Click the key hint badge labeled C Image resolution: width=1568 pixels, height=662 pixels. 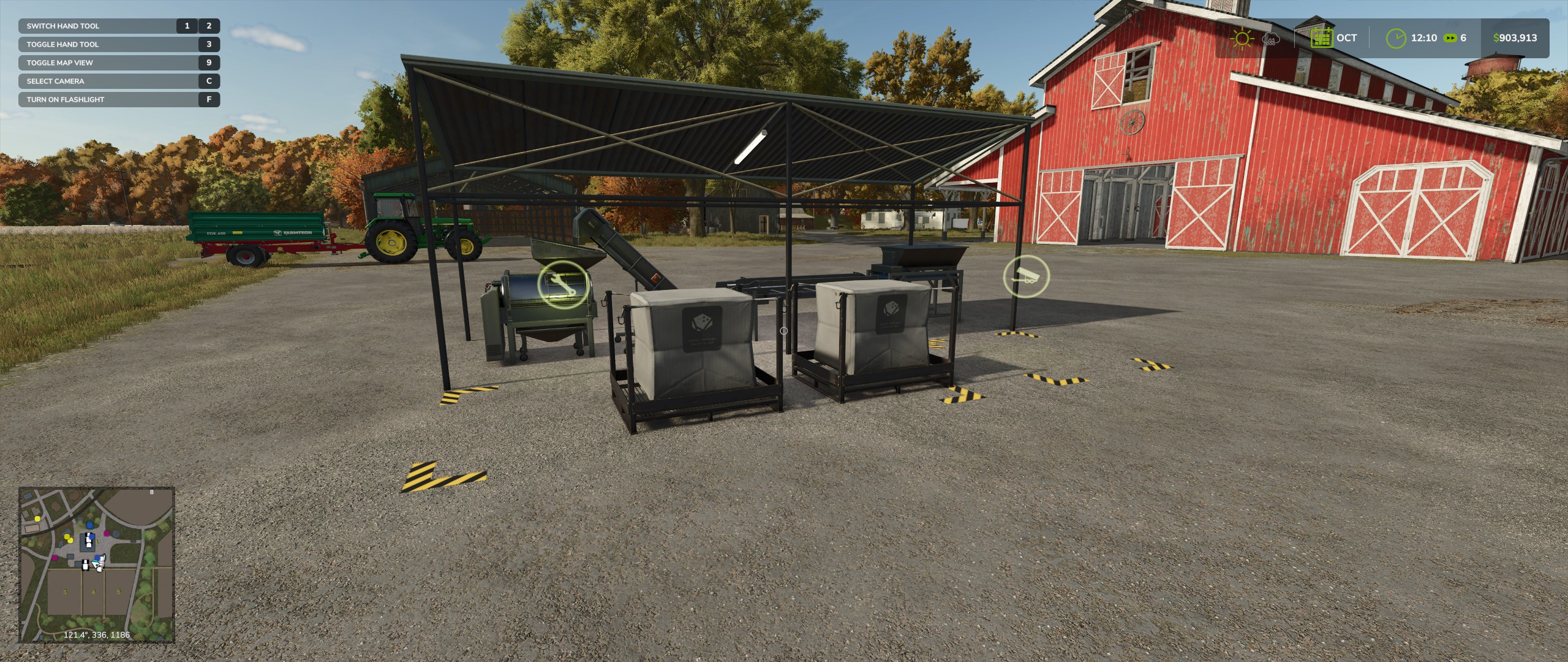(208, 81)
